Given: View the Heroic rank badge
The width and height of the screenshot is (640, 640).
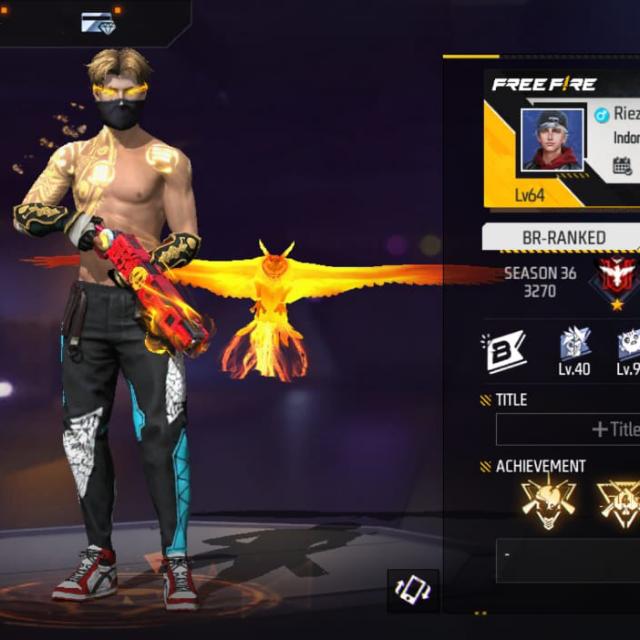Looking at the screenshot, I should click(x=617, y=279).
